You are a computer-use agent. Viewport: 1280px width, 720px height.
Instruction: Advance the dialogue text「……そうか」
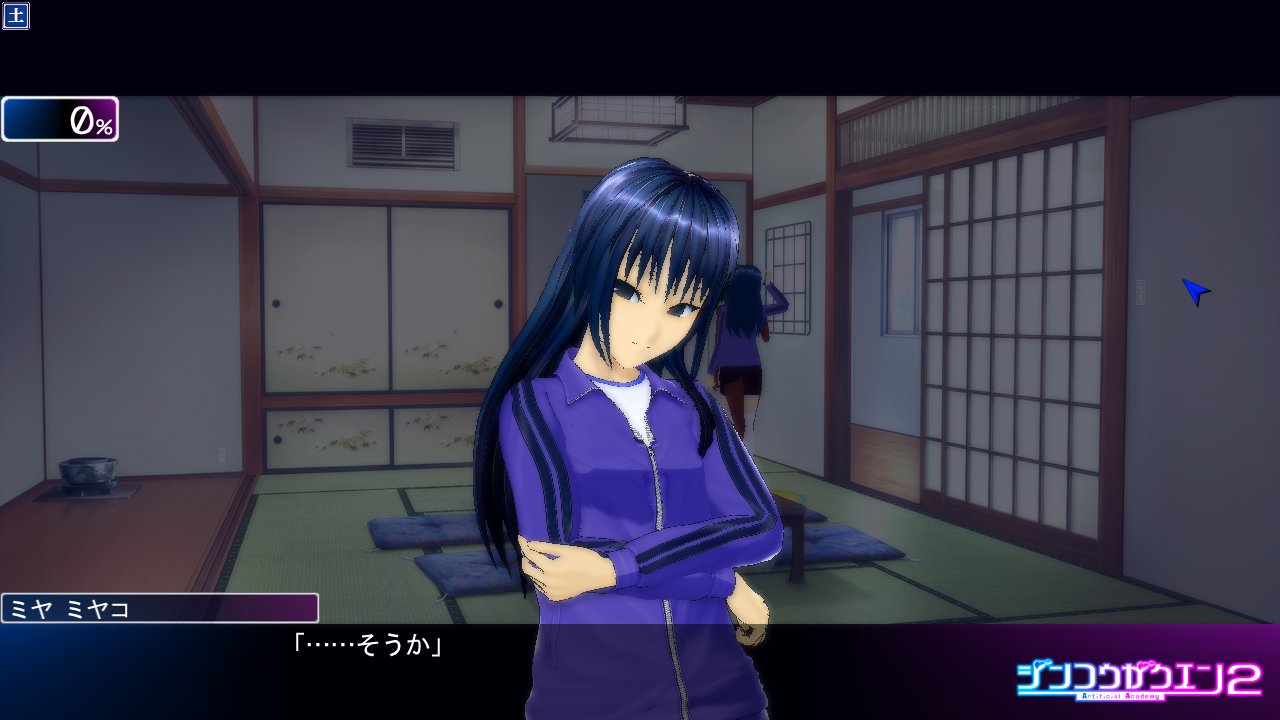367,646
